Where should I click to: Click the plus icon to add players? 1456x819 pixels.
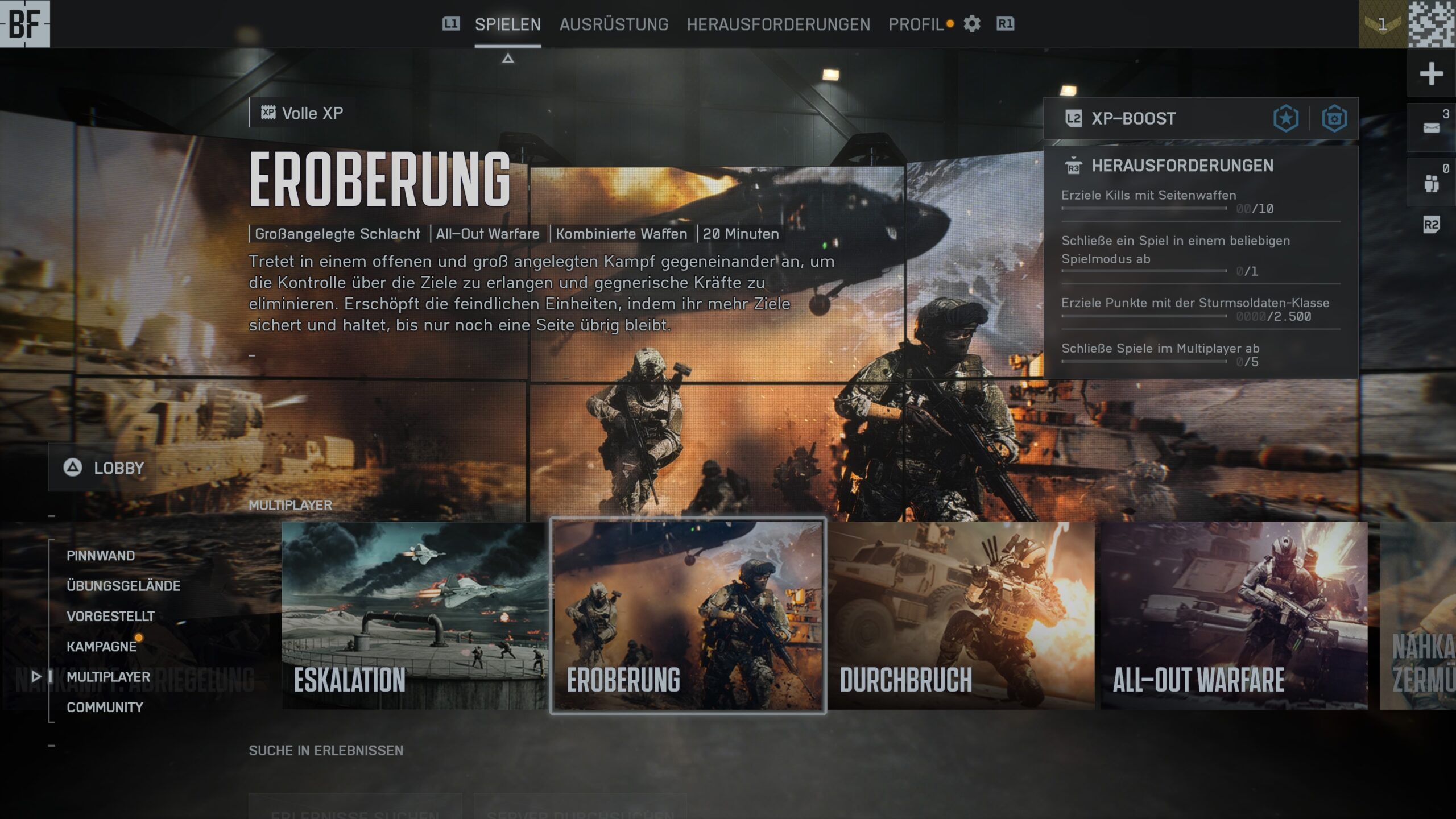1431,74
